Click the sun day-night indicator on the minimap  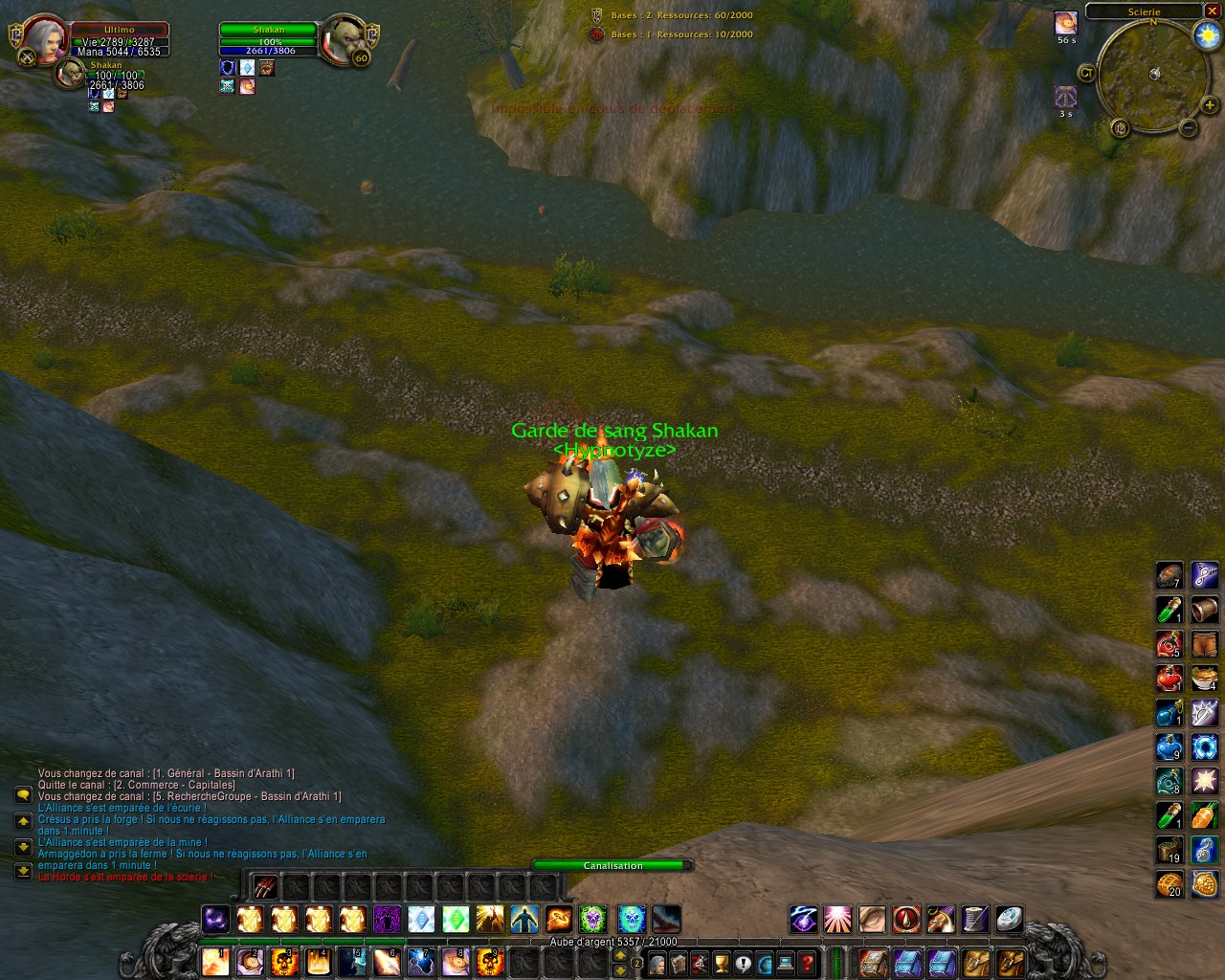click(1207, 36)
